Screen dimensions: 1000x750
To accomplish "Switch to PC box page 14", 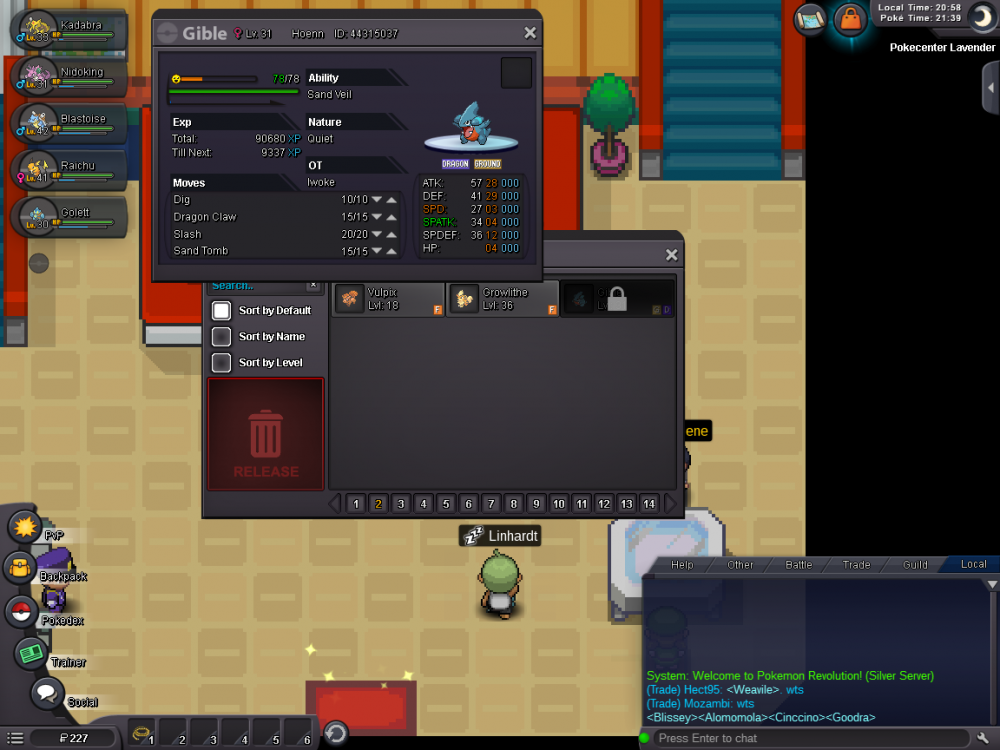I will pos(649,504).
